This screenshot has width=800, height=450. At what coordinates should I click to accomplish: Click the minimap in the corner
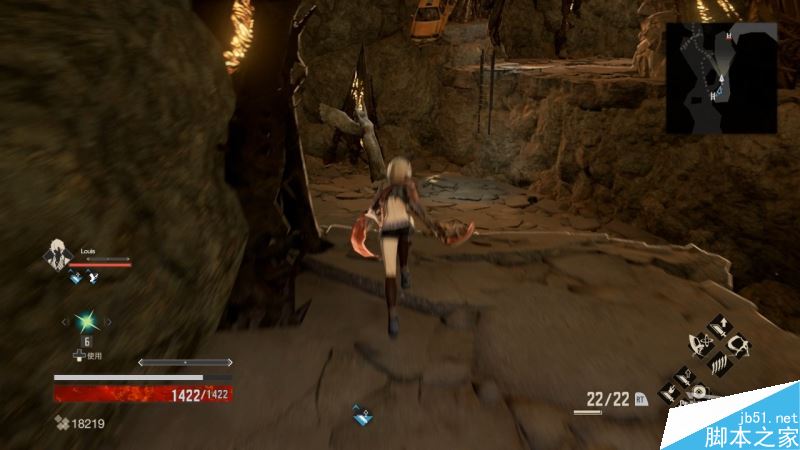tap(722, 78)
